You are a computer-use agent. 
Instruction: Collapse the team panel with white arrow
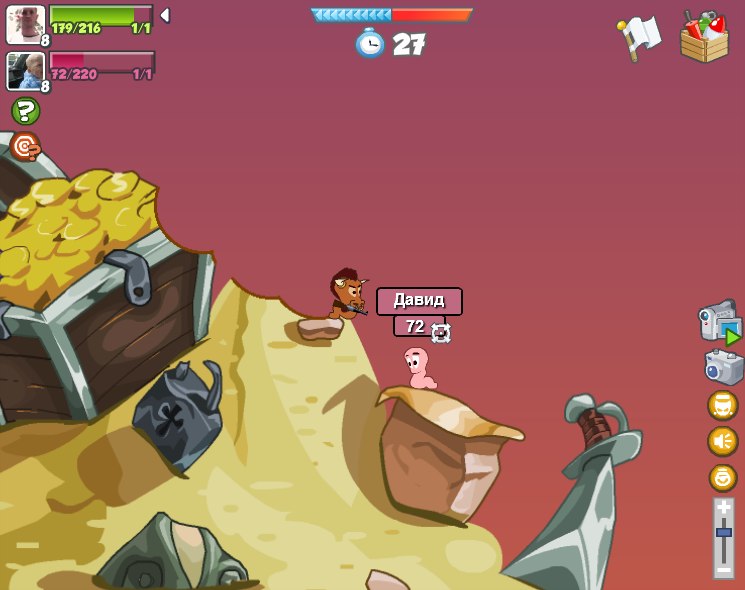point(165,15)
